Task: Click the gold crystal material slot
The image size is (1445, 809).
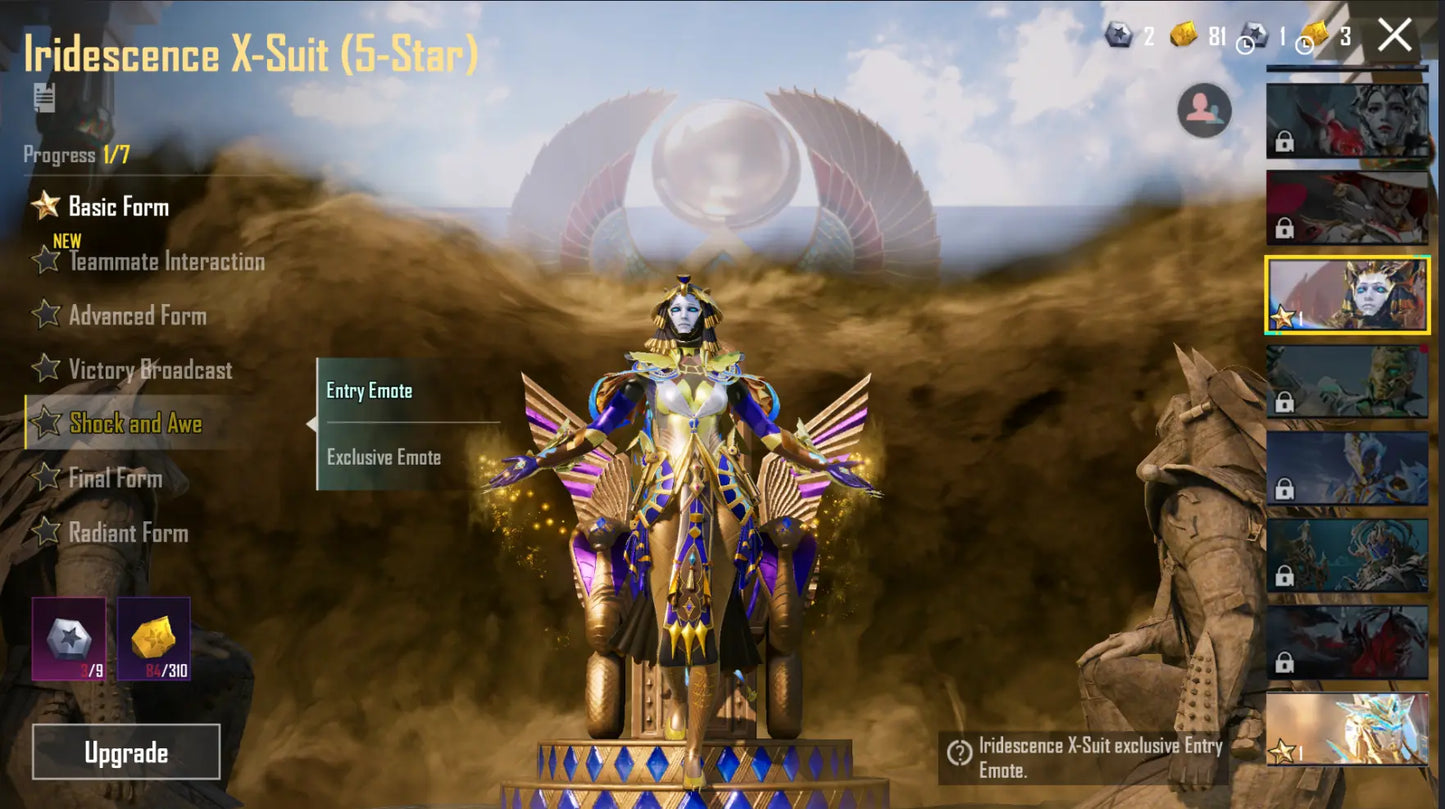Action: 154,639
